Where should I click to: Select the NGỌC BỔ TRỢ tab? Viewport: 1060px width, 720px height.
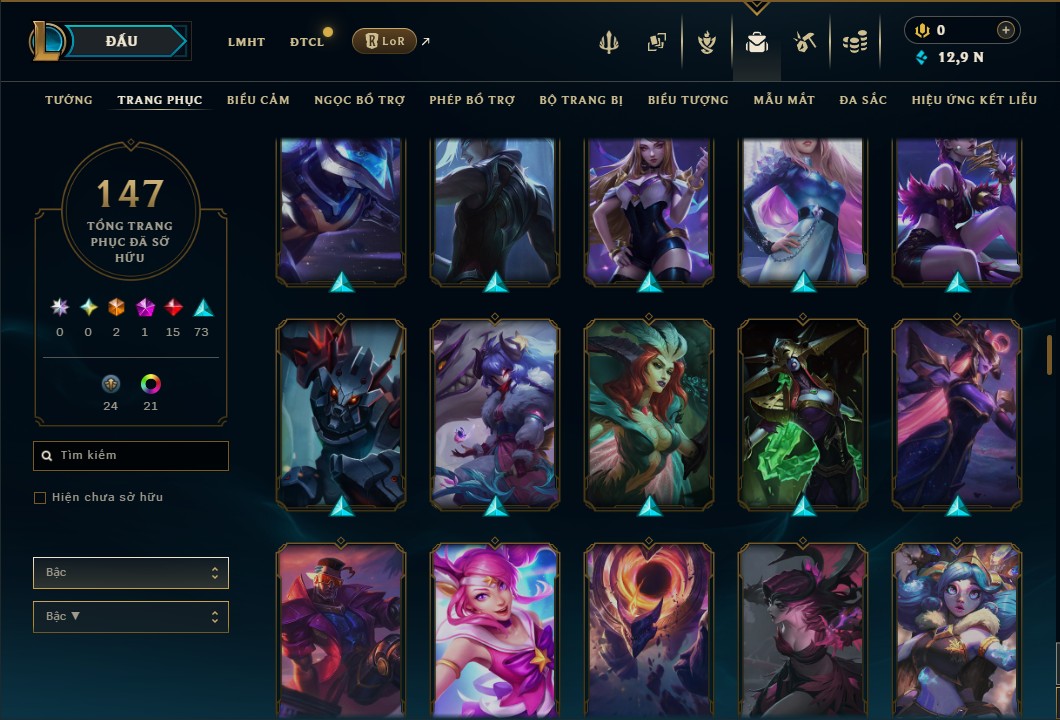359,100
